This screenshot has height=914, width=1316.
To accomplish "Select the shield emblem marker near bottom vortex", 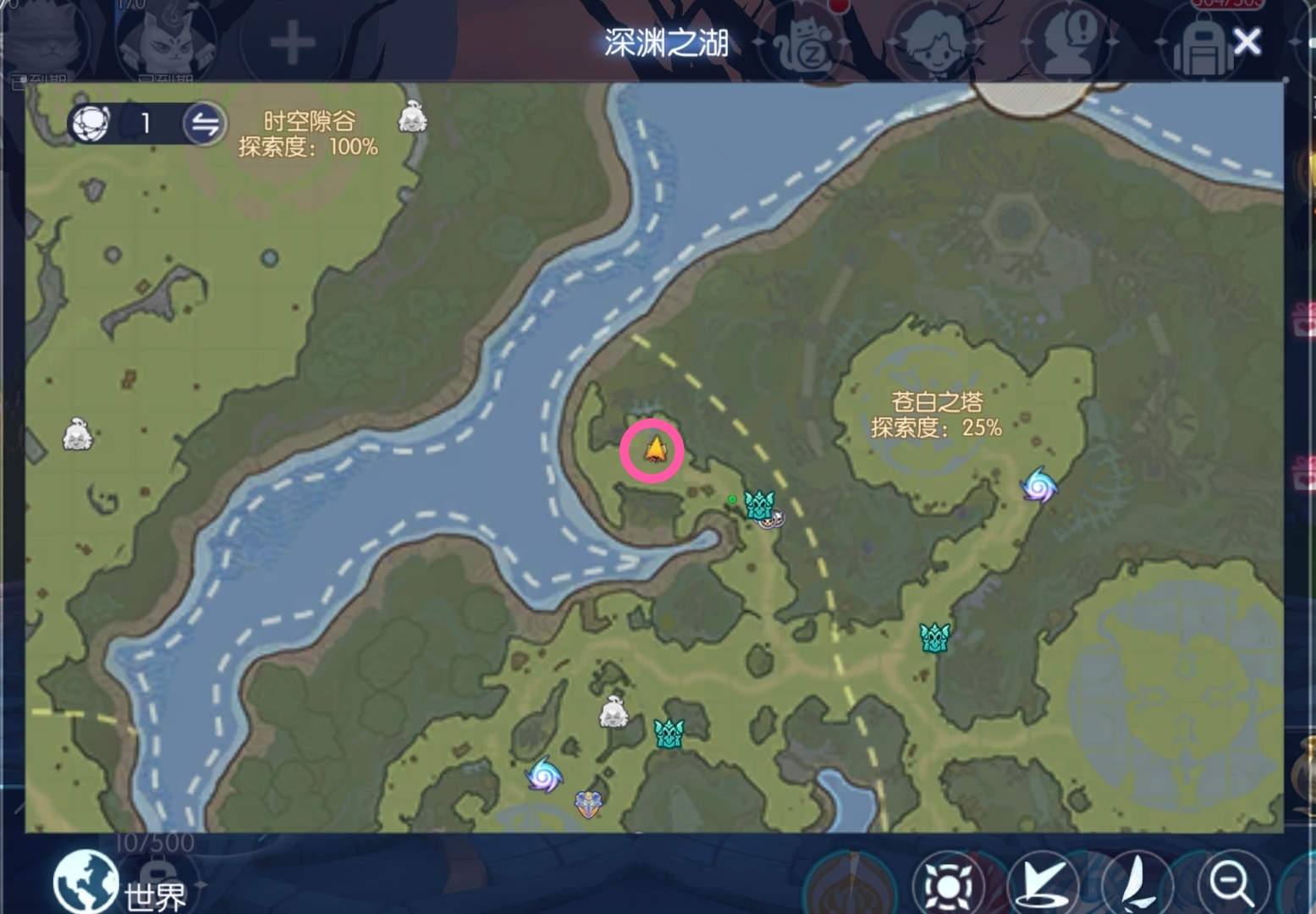I will click(588, 806).
